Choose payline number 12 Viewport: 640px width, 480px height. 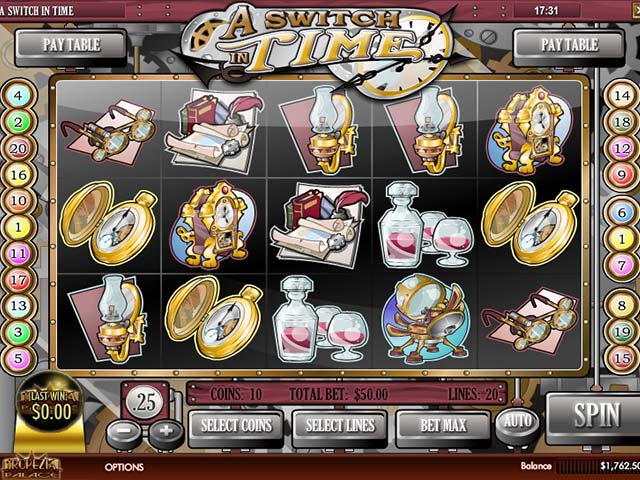pos(621,148)
